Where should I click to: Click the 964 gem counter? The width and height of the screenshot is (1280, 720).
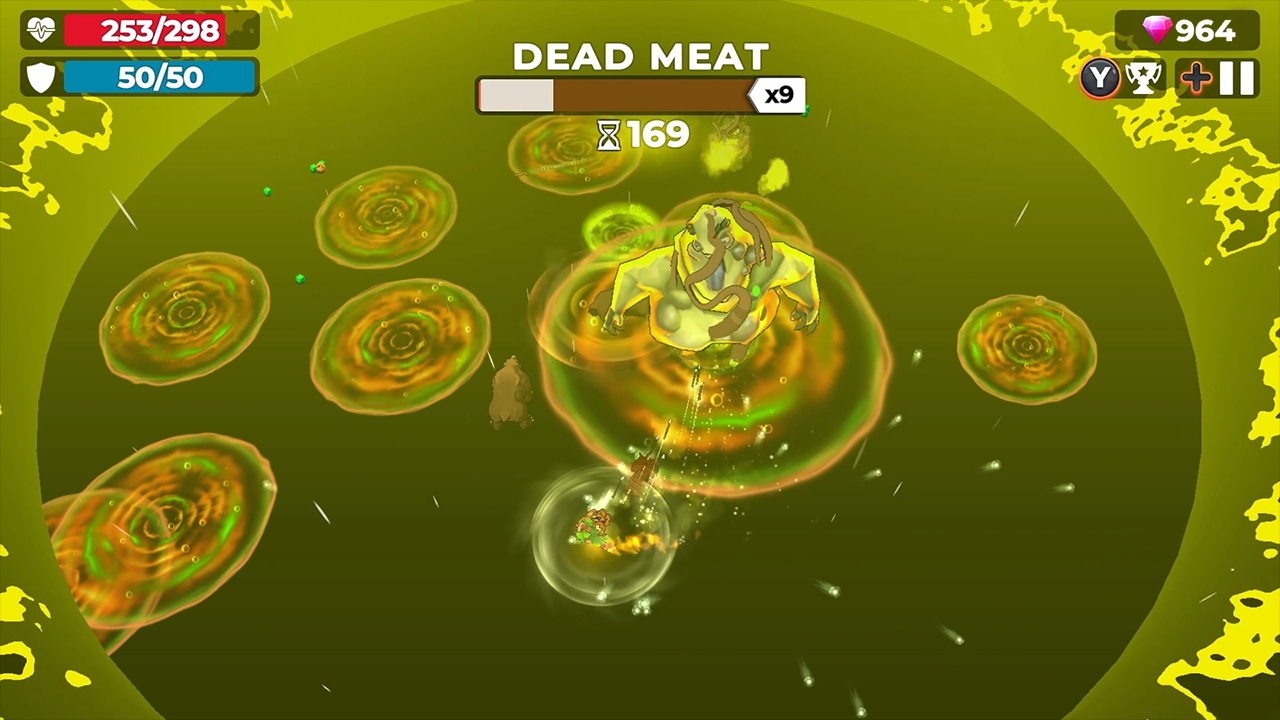click(x=1205, y=30)
